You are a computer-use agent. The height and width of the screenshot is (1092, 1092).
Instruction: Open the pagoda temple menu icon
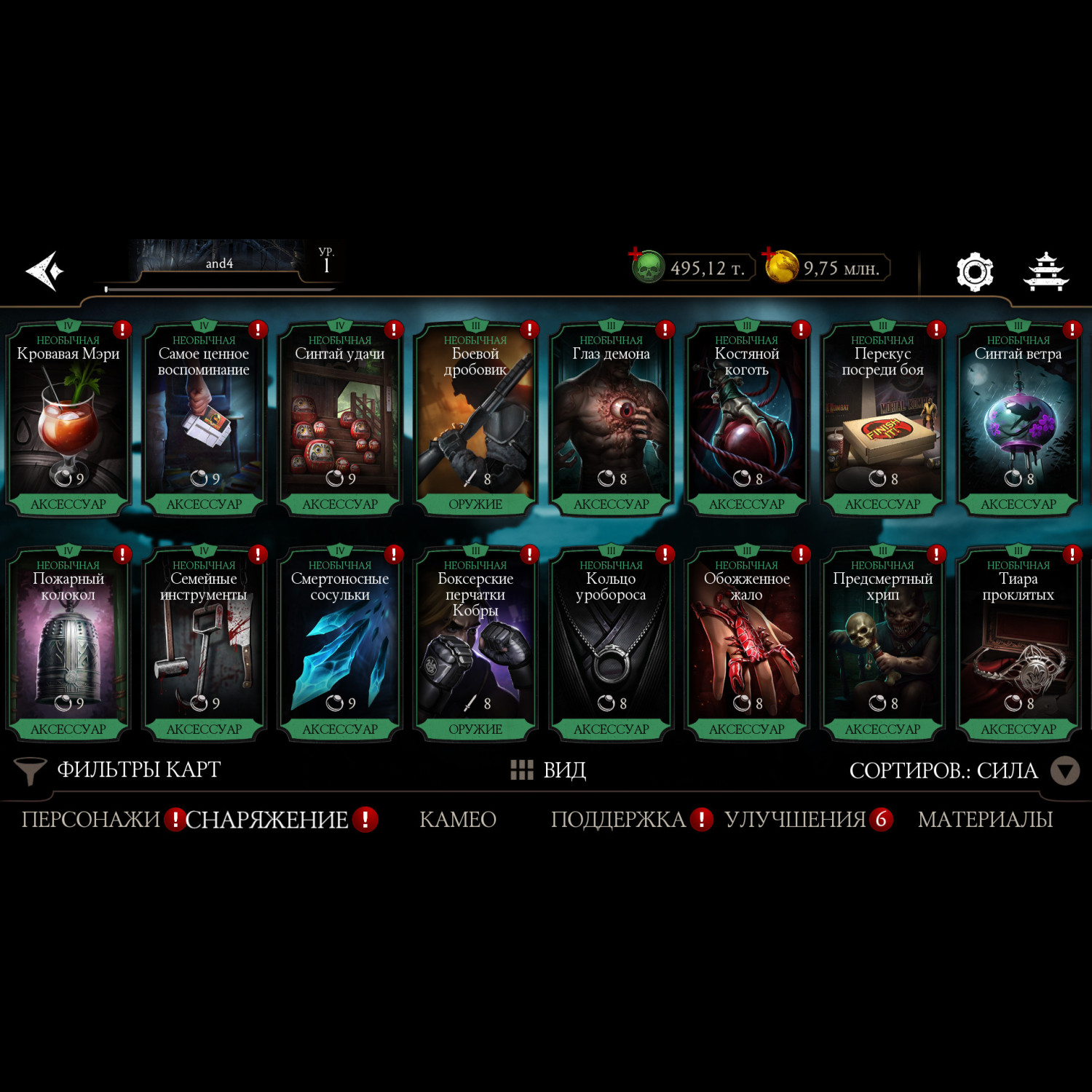pos(1046,272)
